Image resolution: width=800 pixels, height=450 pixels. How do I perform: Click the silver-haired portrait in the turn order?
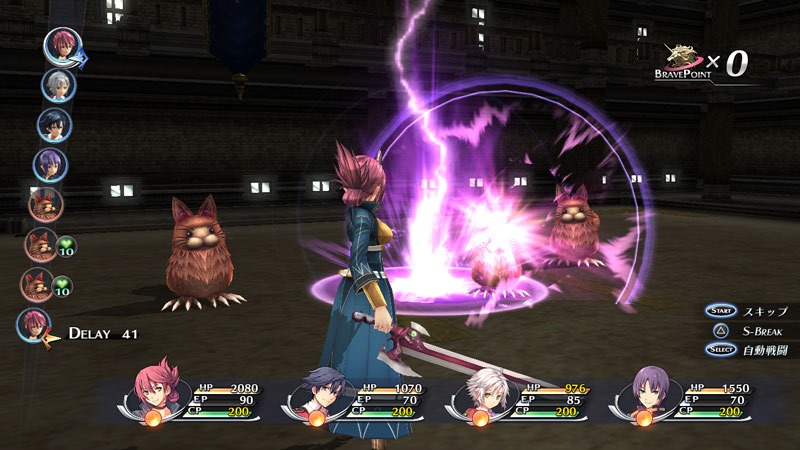pos(58,85)
